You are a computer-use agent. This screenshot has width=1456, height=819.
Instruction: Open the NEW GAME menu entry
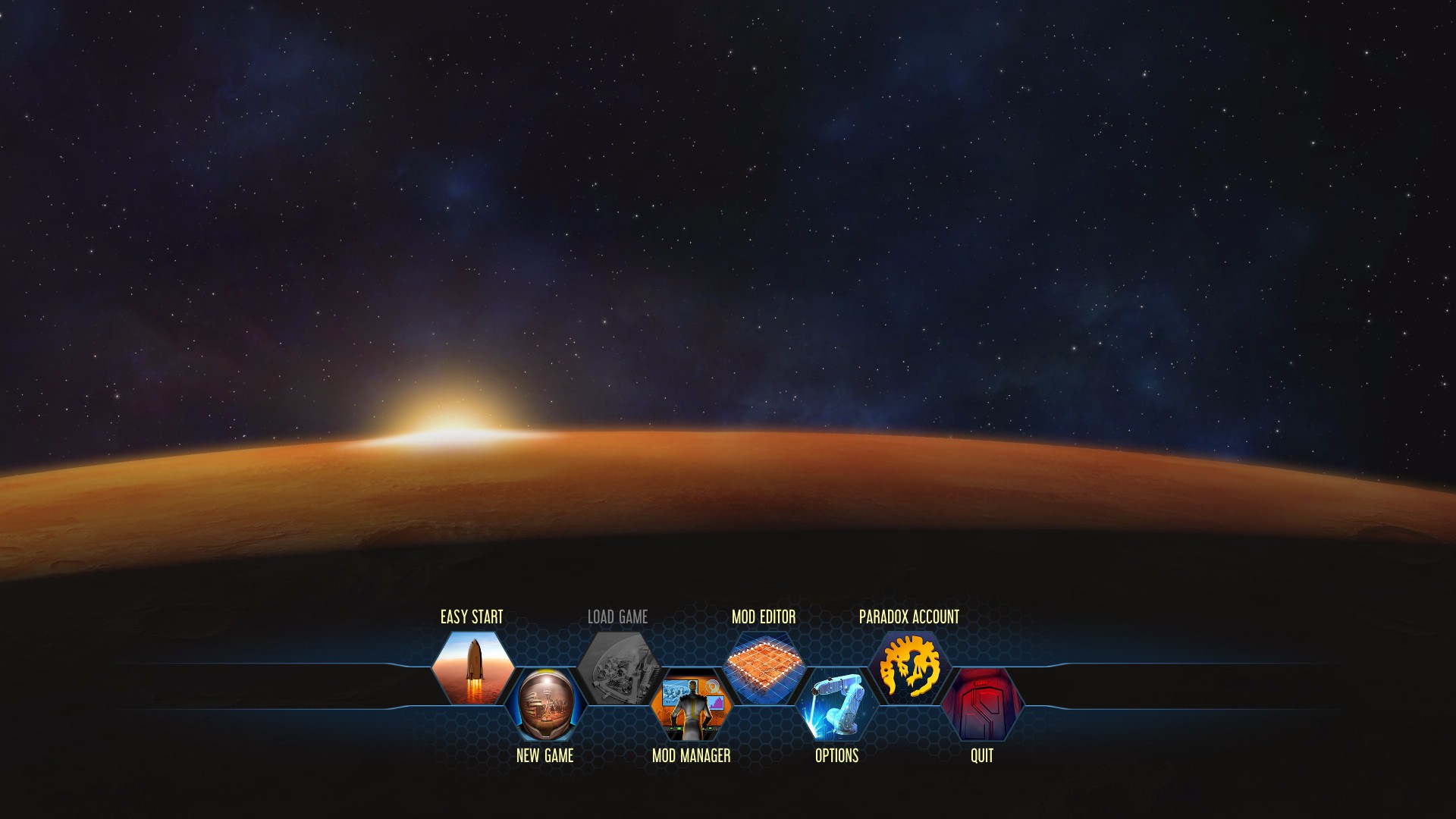(x=546, y=755)
